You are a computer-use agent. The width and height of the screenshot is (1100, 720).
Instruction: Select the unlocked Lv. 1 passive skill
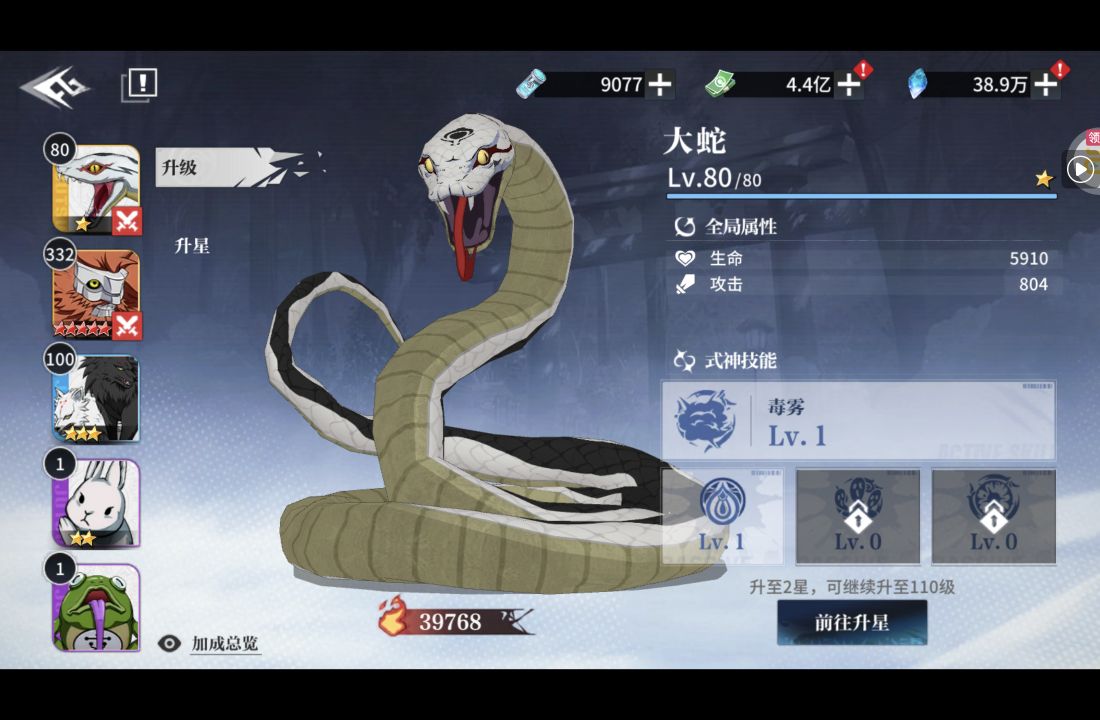click(x=722, y=516)
